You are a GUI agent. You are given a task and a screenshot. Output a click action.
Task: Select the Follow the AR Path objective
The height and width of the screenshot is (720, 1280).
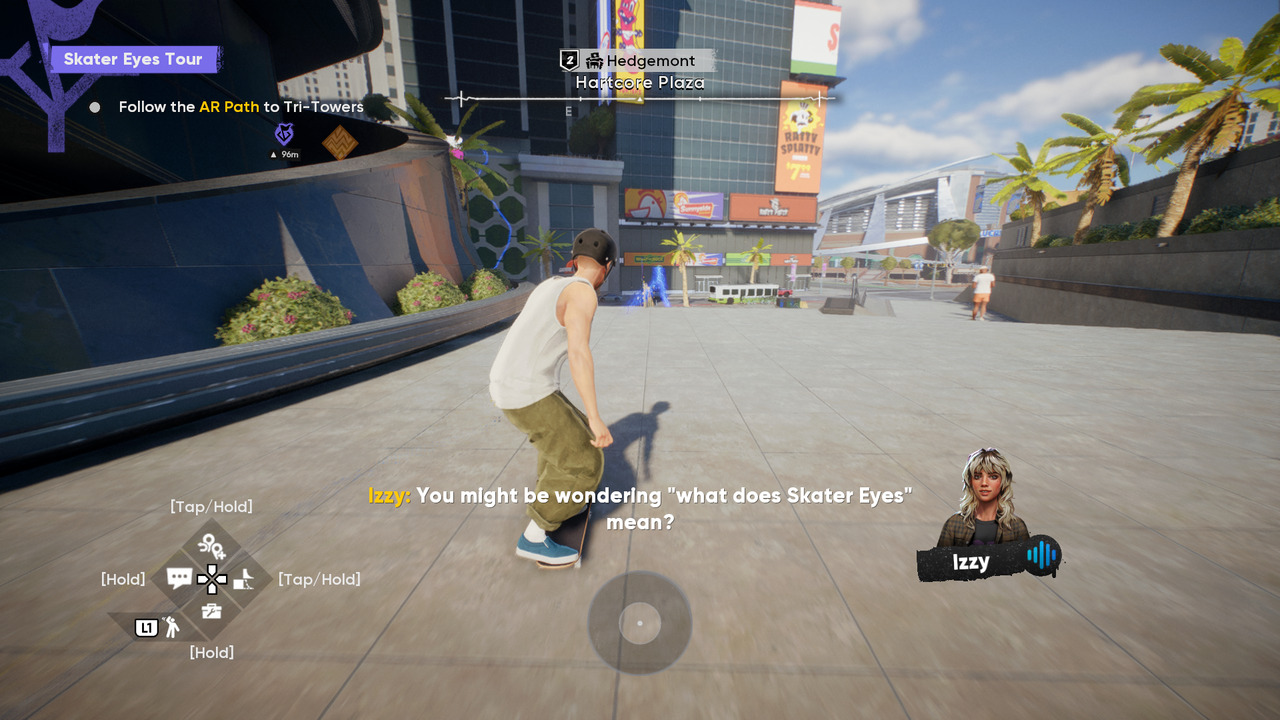[240, 107]
